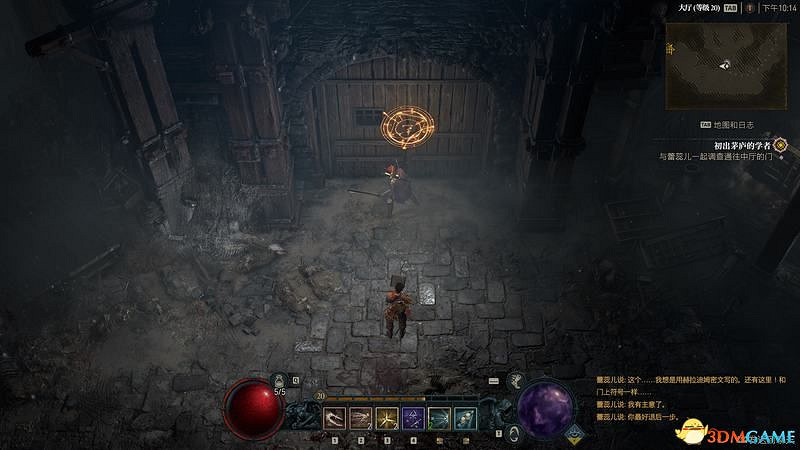Viewport: 800px width, 450px height.
Task: Activate the first skill slot with claw slash
Action: pyautogui.click(x=333, y=417)
